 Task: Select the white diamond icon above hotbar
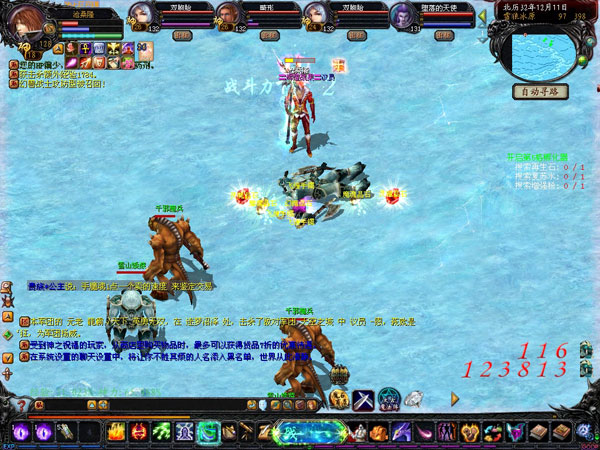(x=414, y=398)
